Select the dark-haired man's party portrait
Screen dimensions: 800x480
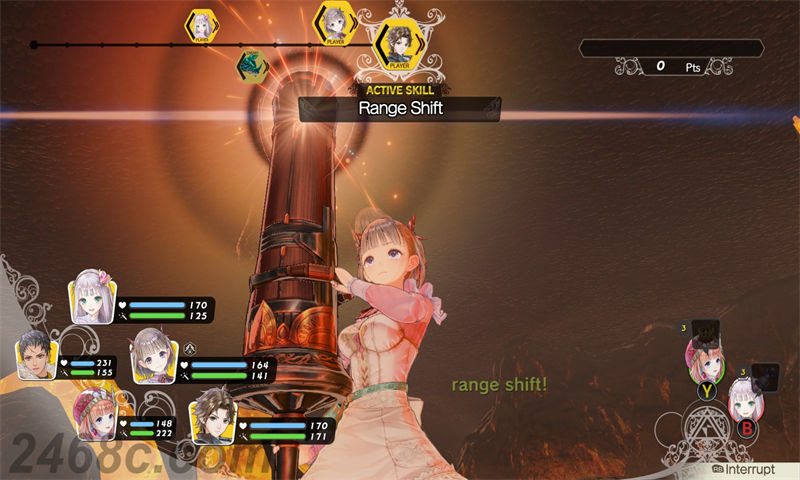point(36,354)
